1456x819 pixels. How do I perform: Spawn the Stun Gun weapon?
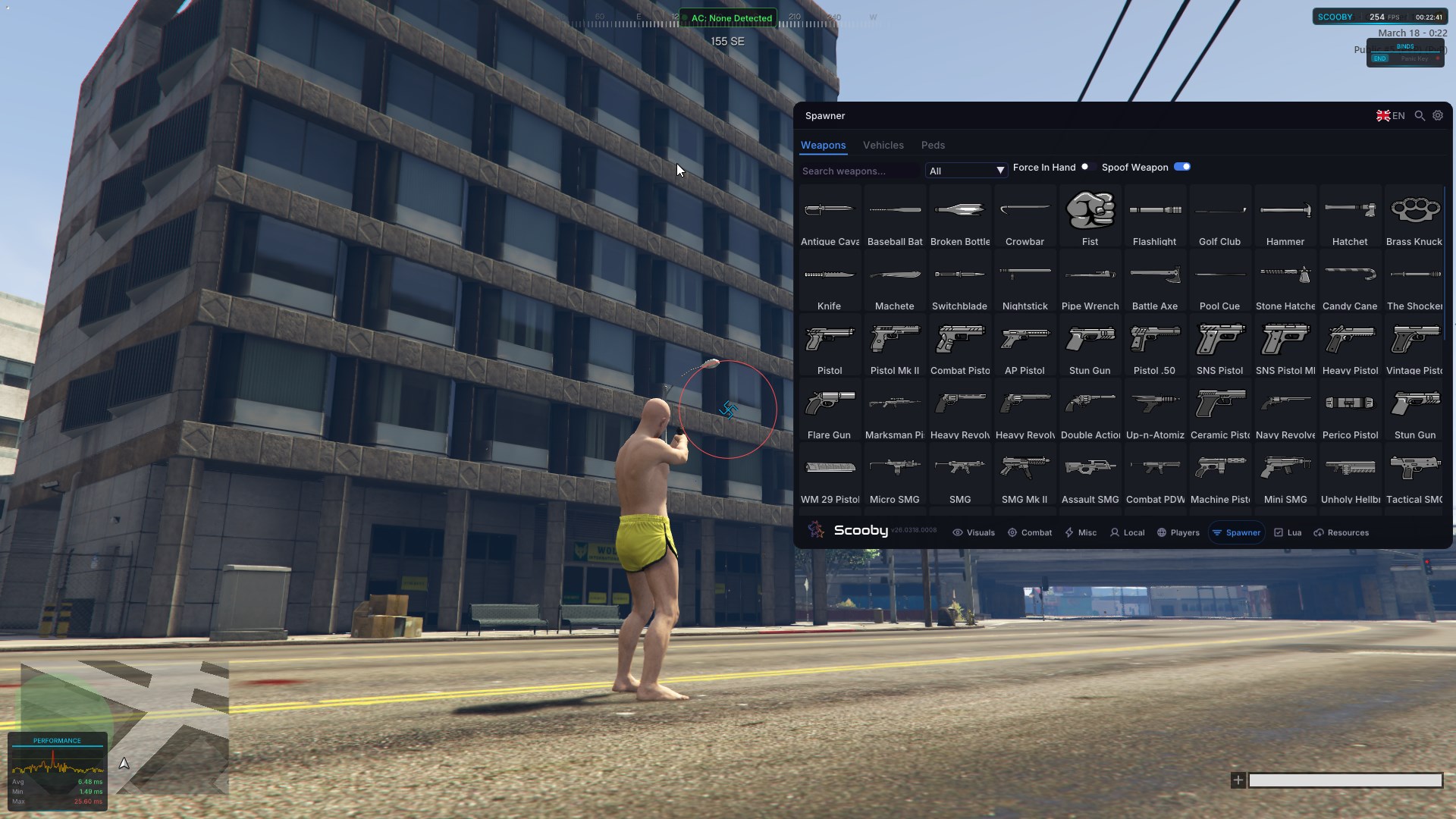coord(1090,345)
